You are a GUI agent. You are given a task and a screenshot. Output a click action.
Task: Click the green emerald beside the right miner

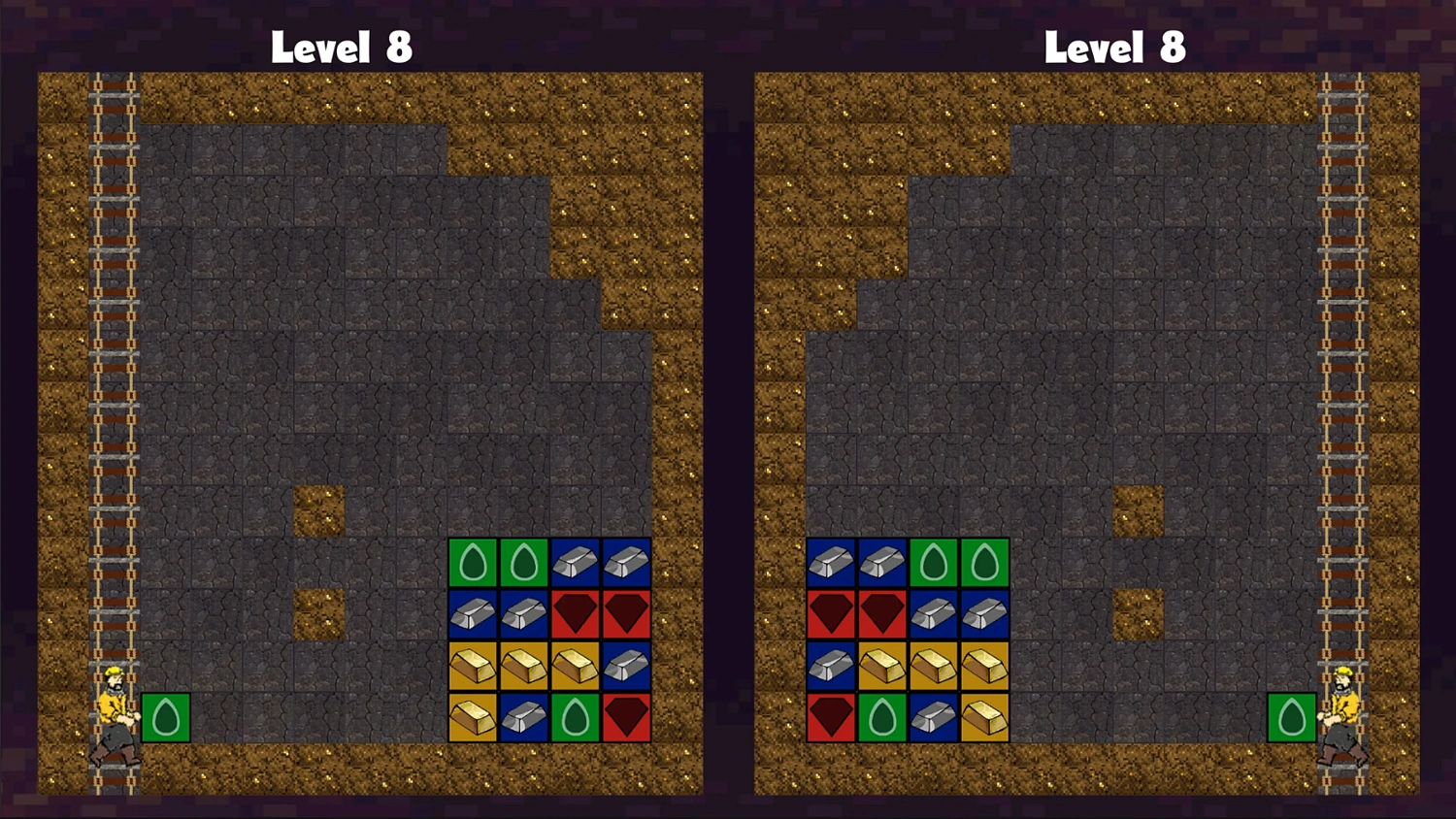pyautogui.click(x=1291, y=716)
